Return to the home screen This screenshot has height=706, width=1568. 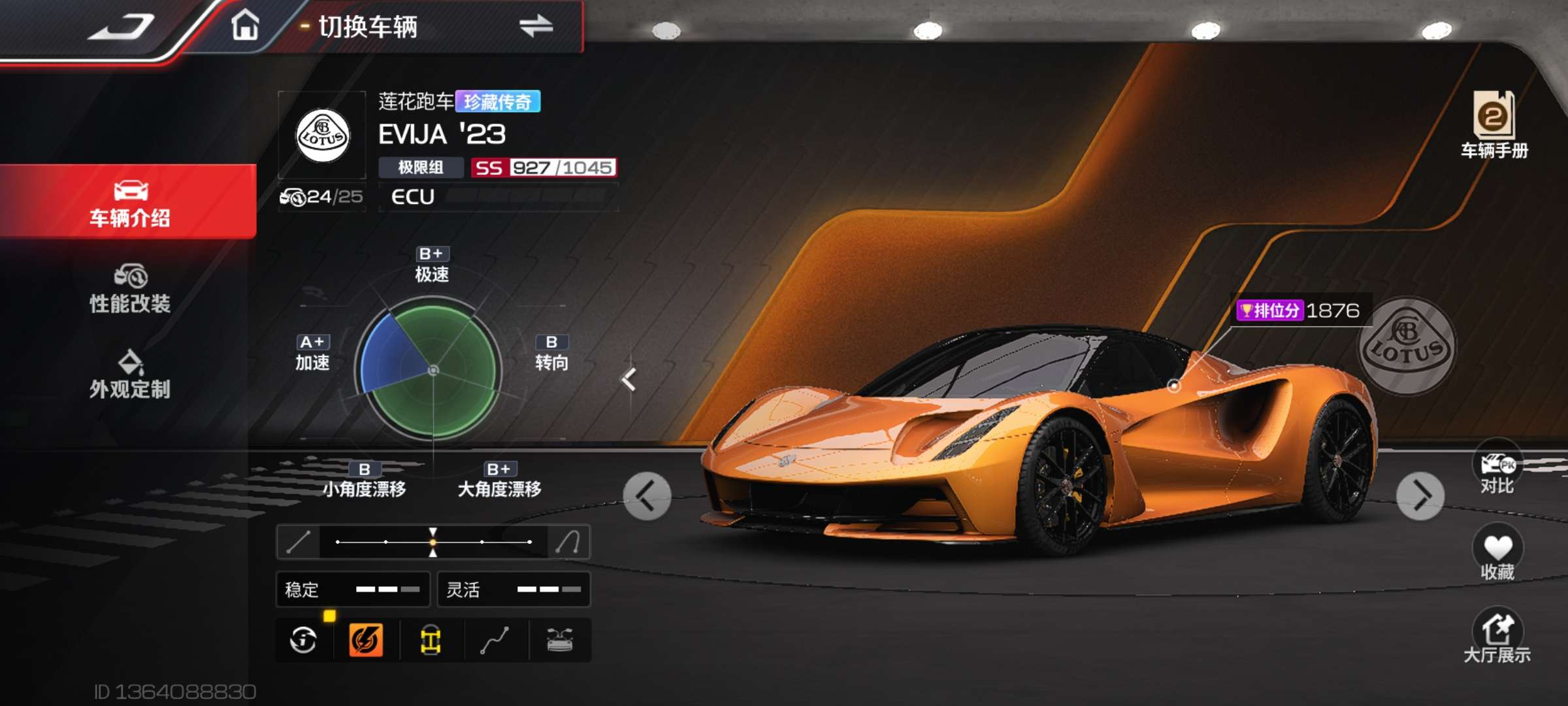coord(245,26)
